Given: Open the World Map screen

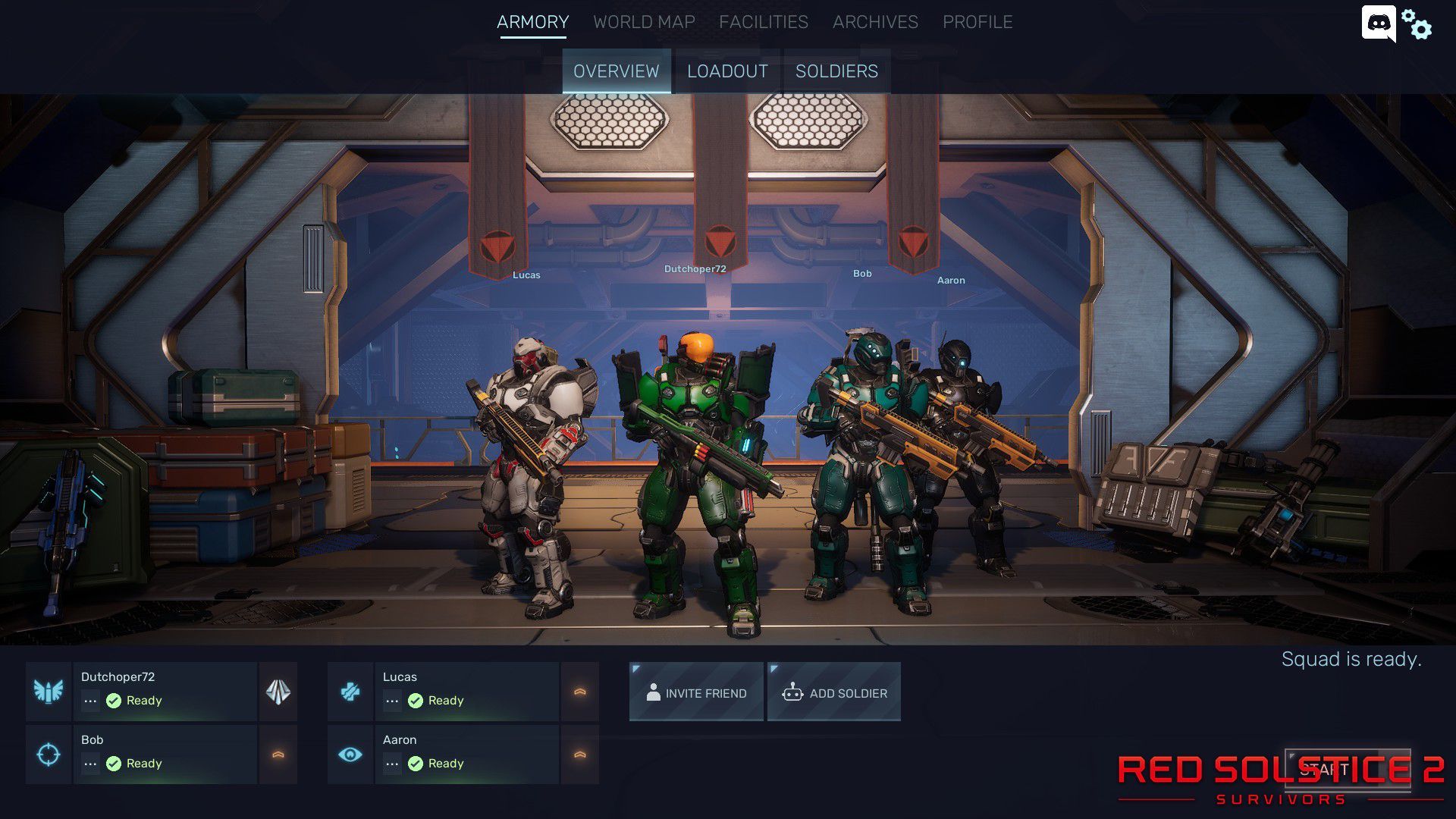Looking at the screenshot, I should coord(644,22).
